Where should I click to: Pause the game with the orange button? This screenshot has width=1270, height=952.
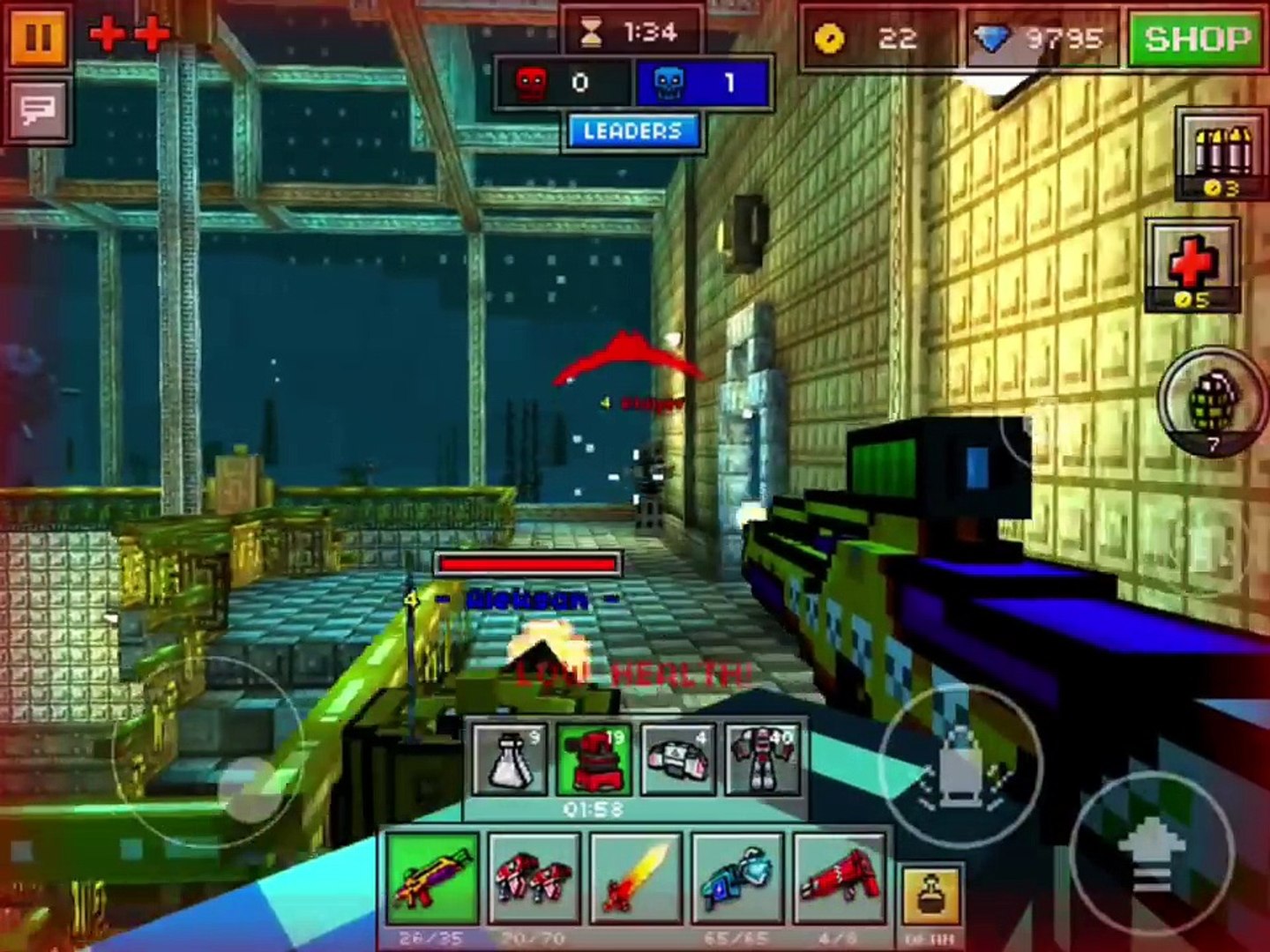38,38
